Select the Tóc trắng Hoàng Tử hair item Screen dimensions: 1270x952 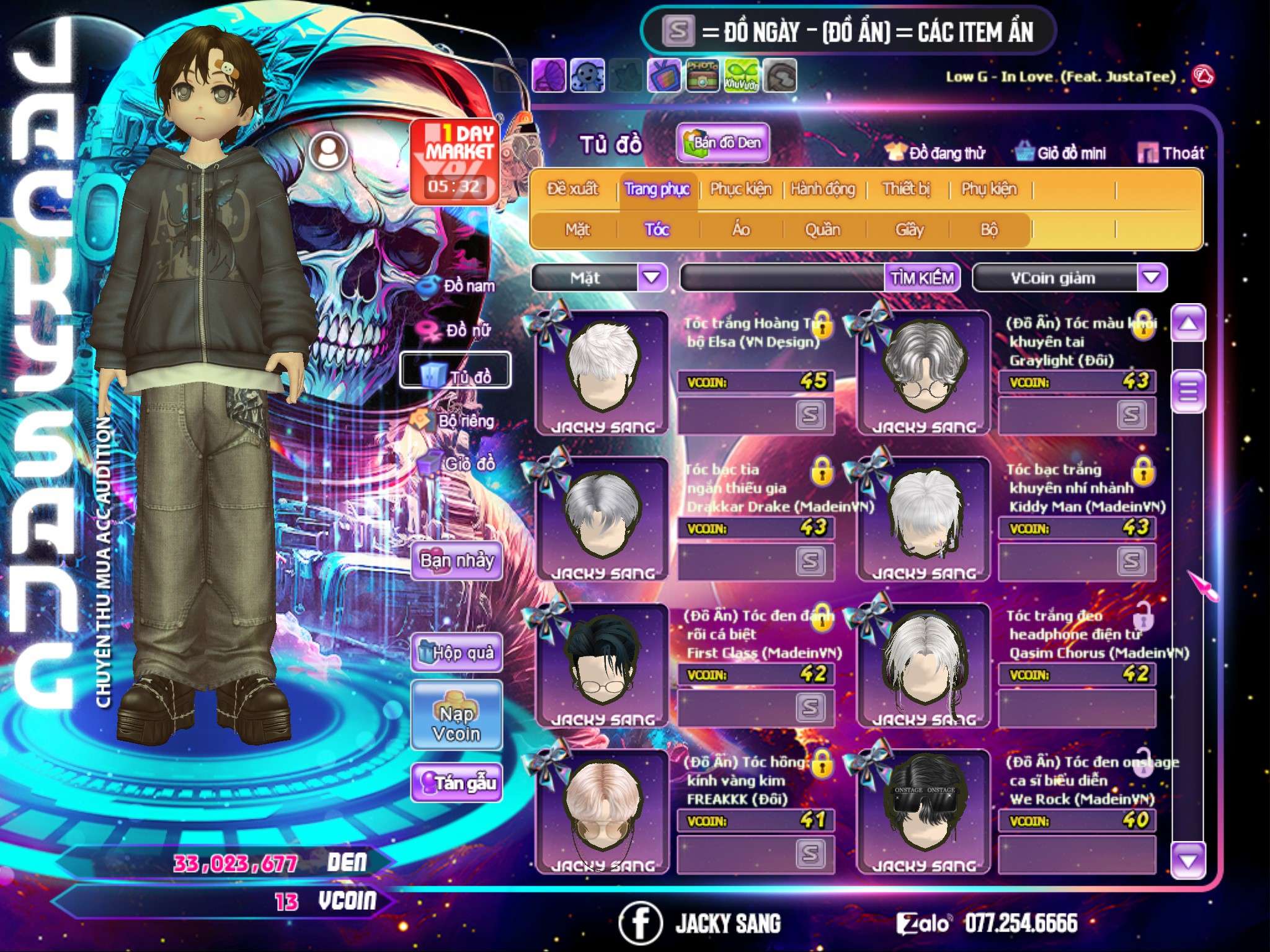click(602, 371)
